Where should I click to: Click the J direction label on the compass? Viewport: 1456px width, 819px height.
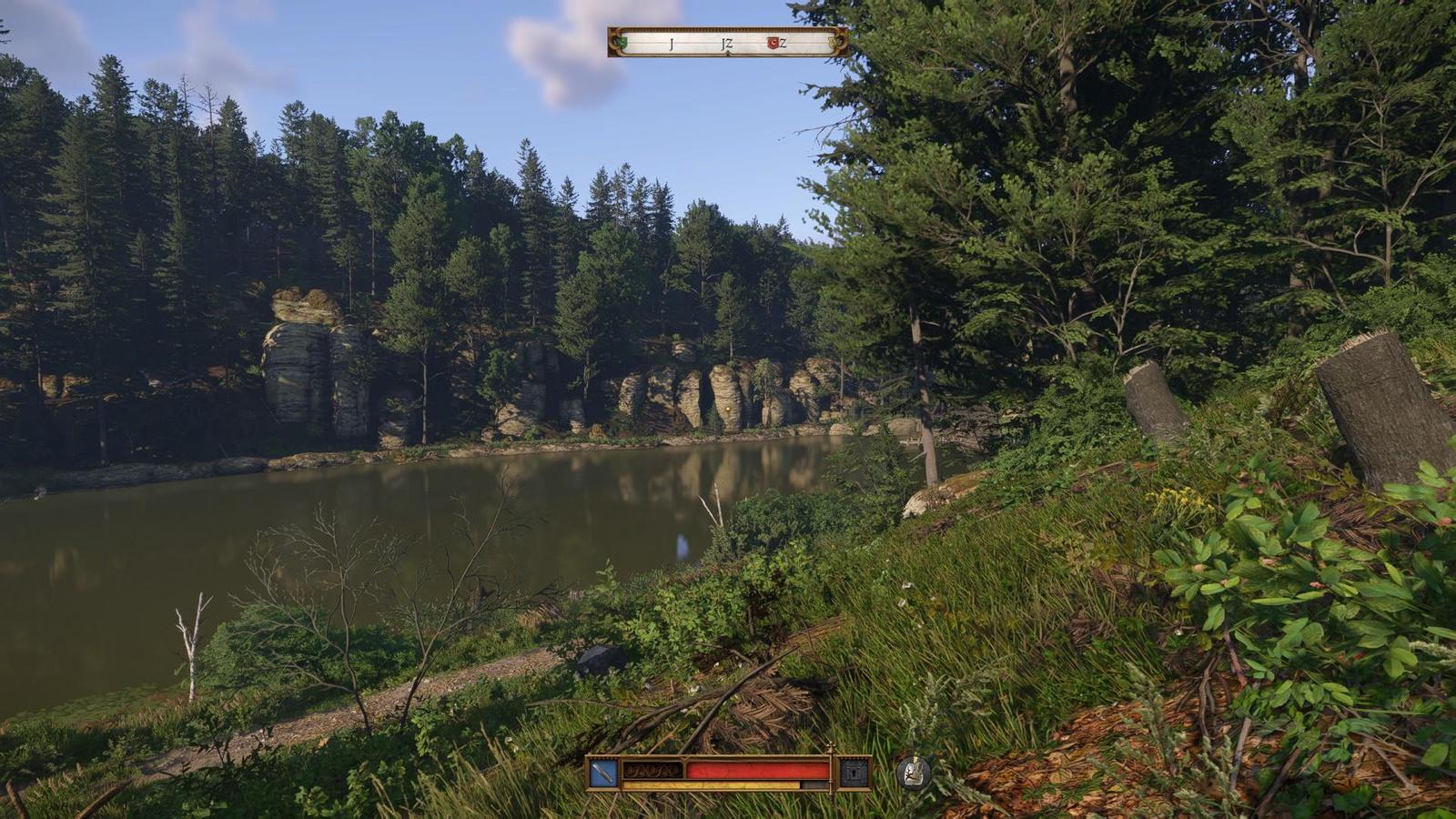click(x=671, y=43)
